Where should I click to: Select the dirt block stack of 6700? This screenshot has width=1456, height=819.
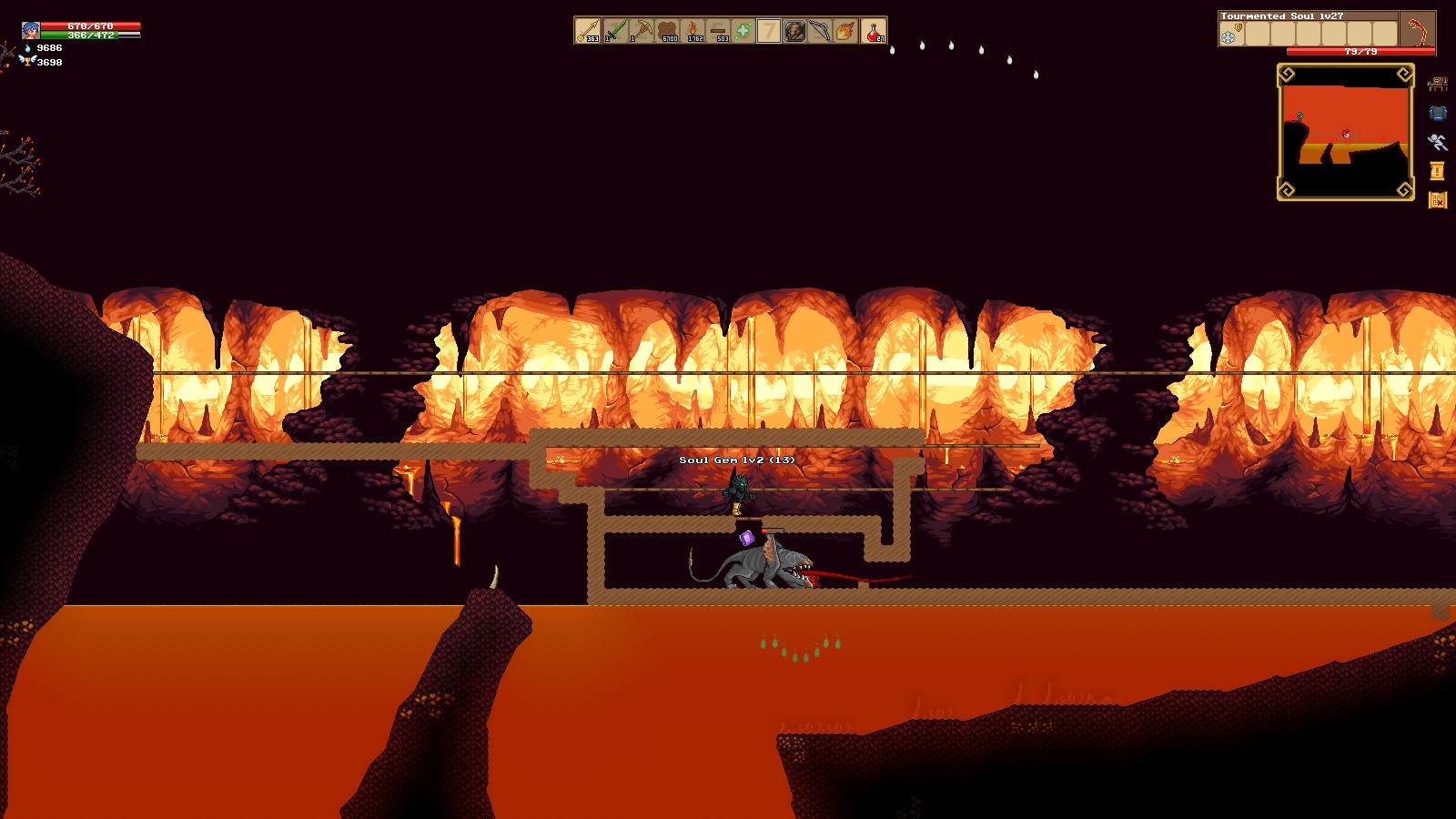(x=667, y=29)
